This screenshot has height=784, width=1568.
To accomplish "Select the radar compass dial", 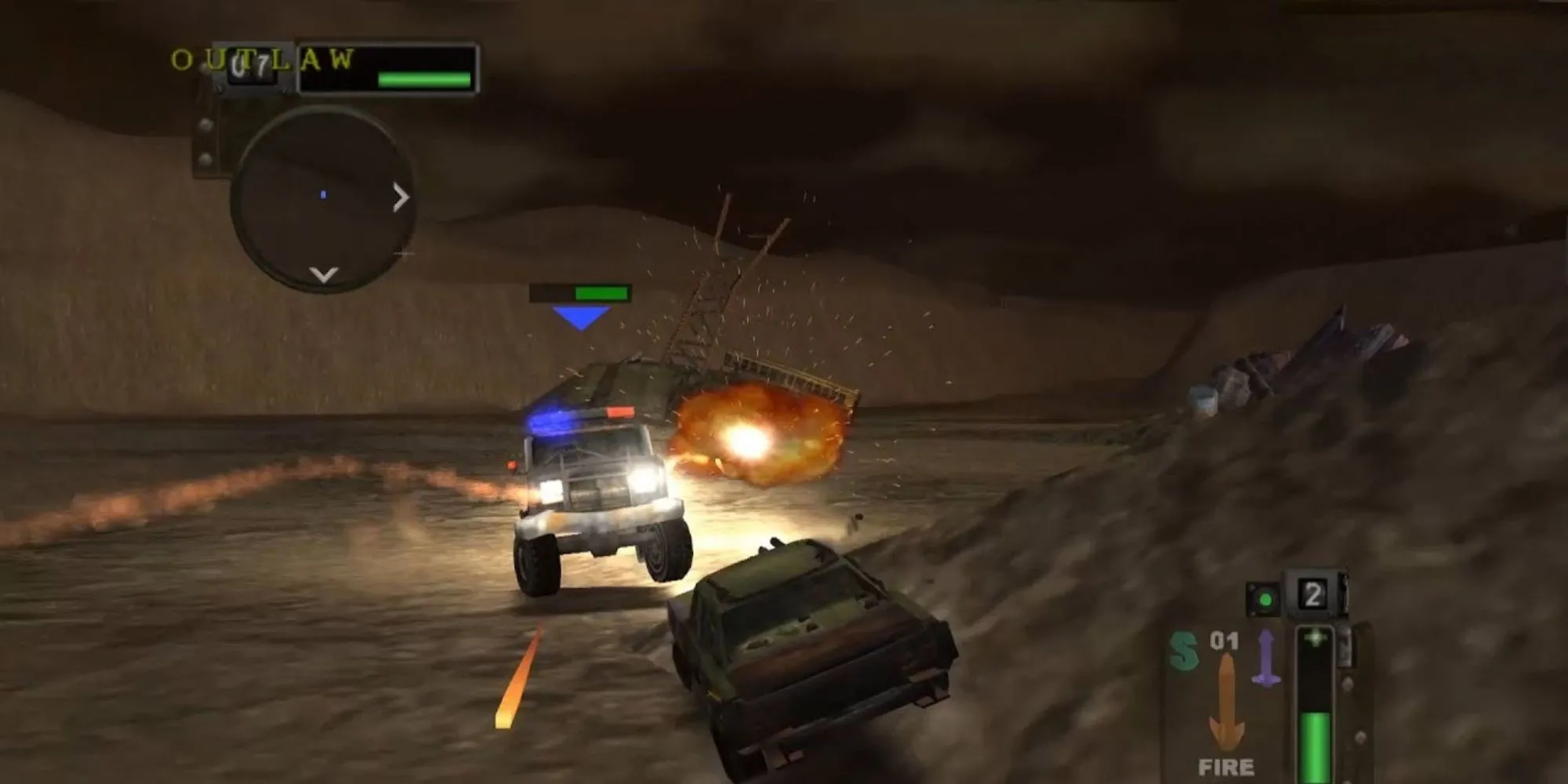I will pyautogui.click(x=325, y=196).
